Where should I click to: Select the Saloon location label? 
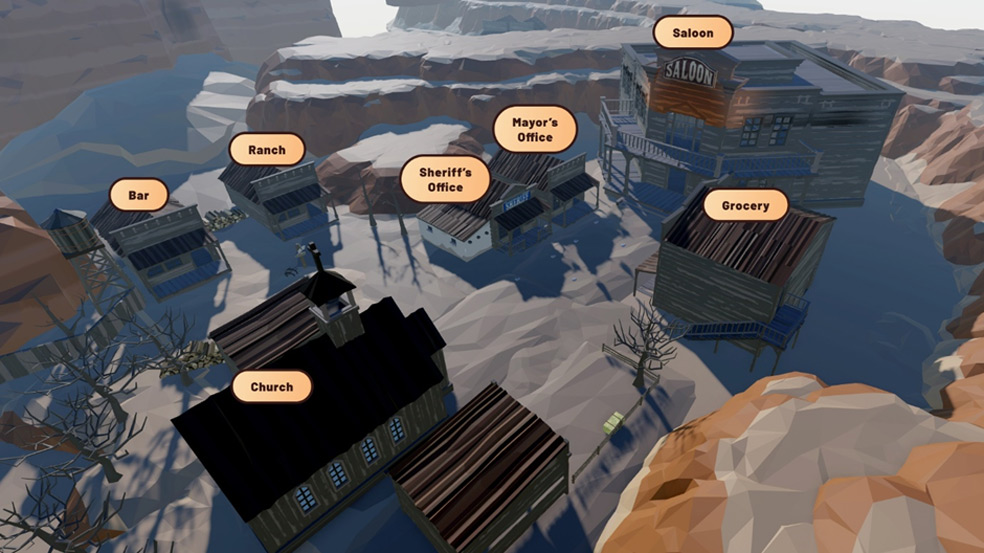(693, 33)
